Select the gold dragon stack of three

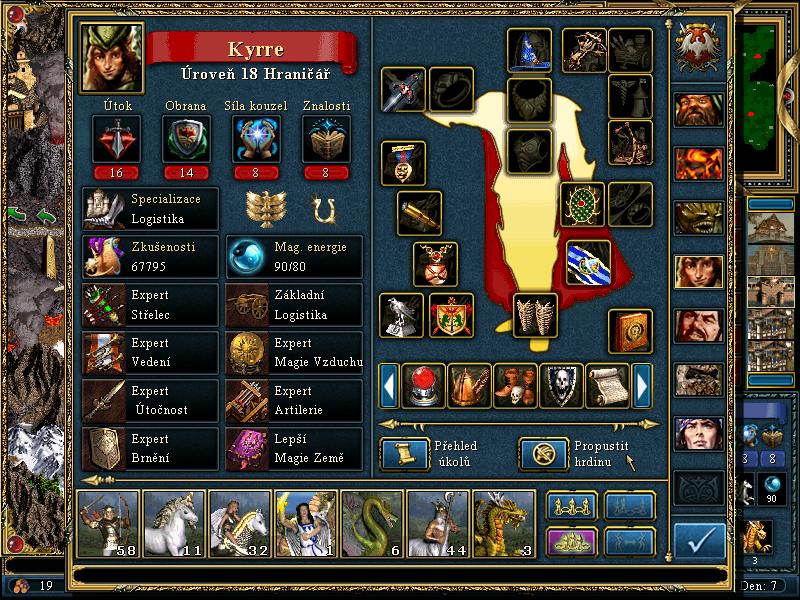503,523
